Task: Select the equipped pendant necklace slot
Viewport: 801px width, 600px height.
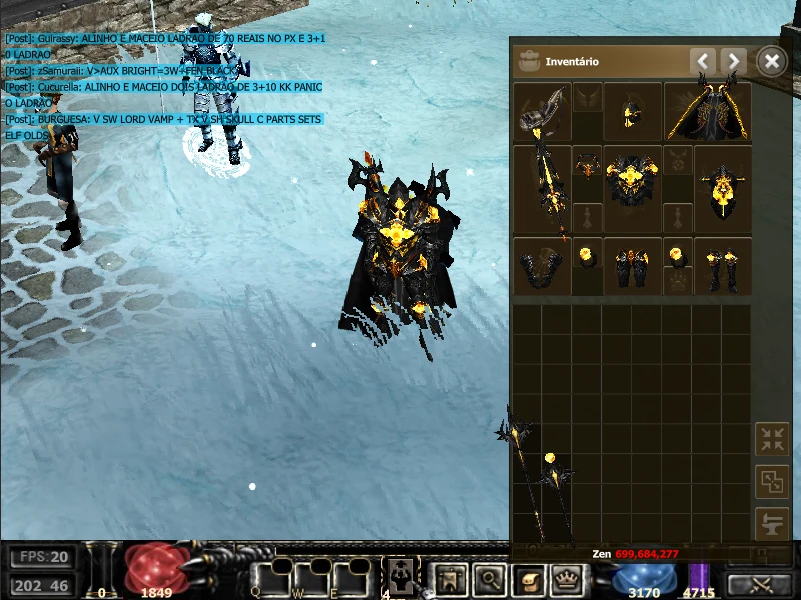Action: click(x=587, y=164)
